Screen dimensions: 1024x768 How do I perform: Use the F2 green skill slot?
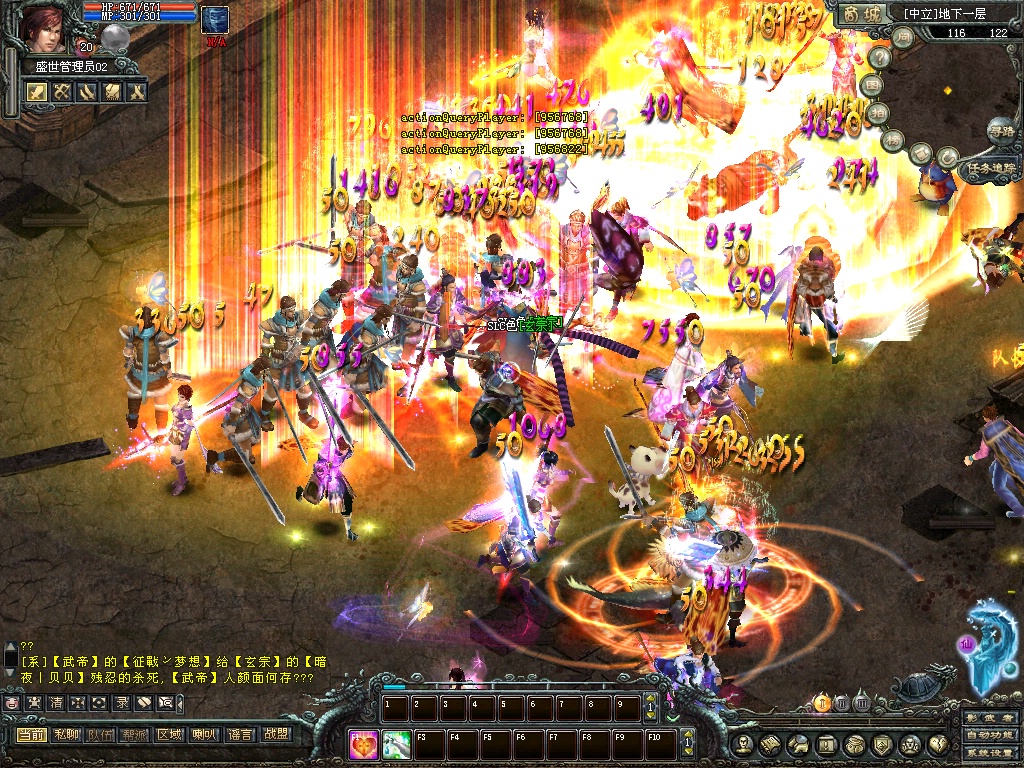(397, 744)
